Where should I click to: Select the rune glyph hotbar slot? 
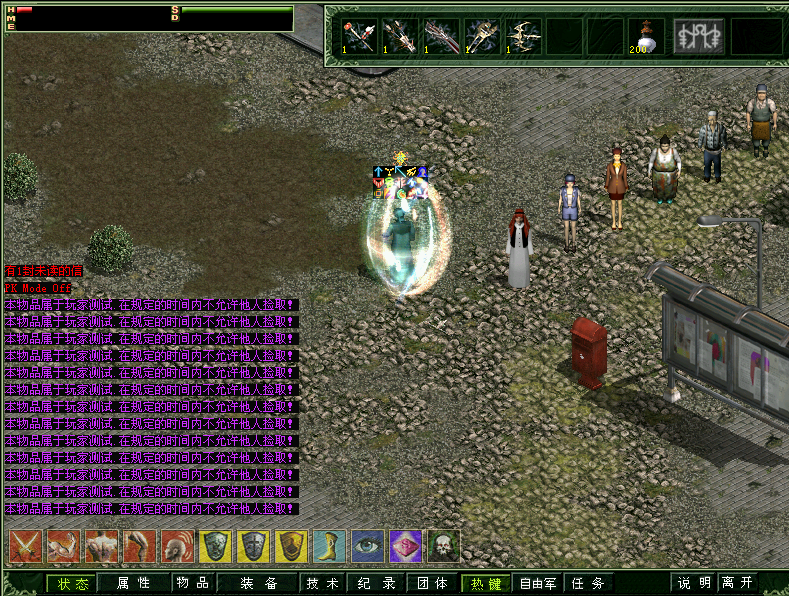[699, 36]
